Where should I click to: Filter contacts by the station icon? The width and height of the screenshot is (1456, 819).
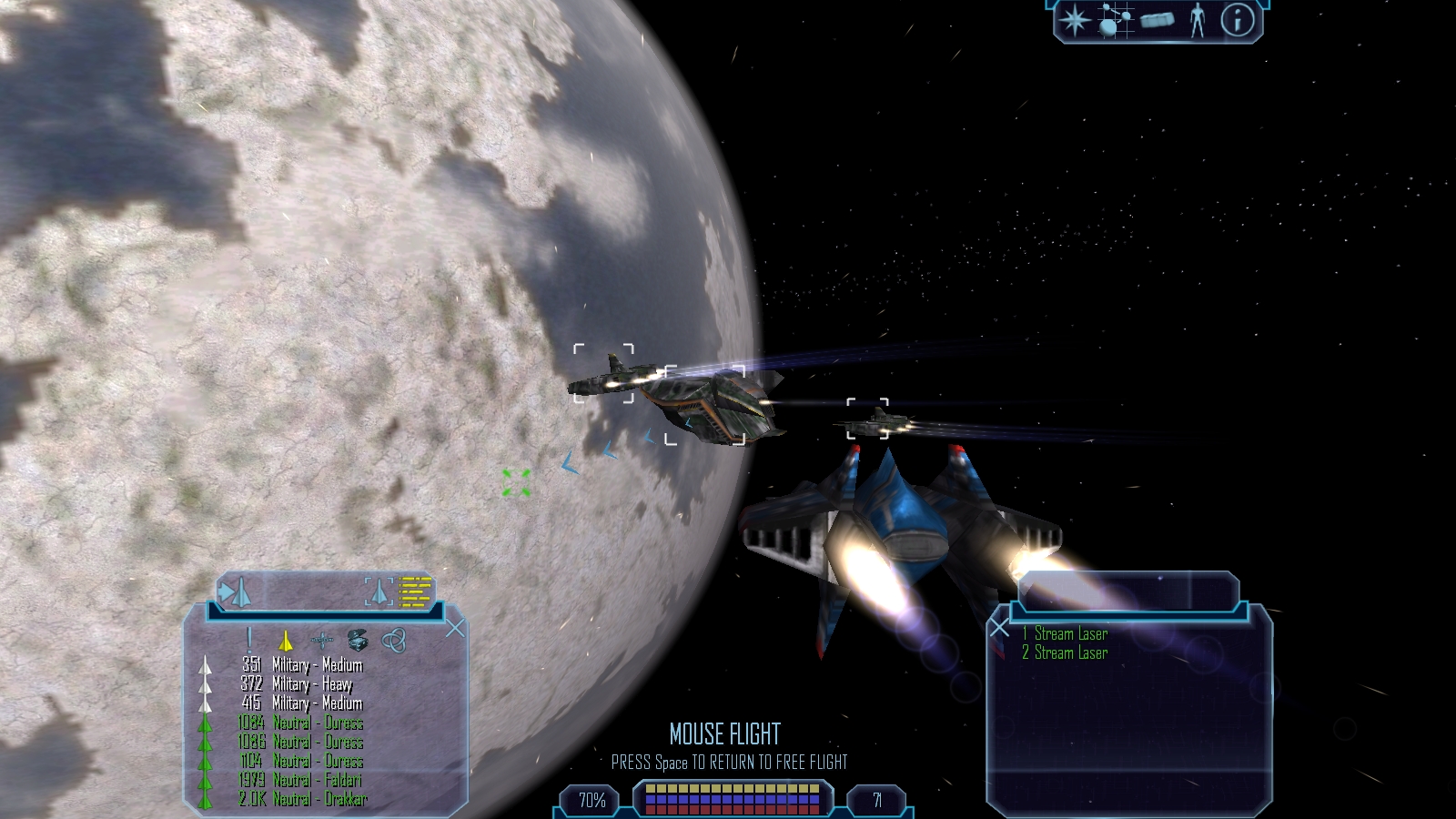click(321, 641)
